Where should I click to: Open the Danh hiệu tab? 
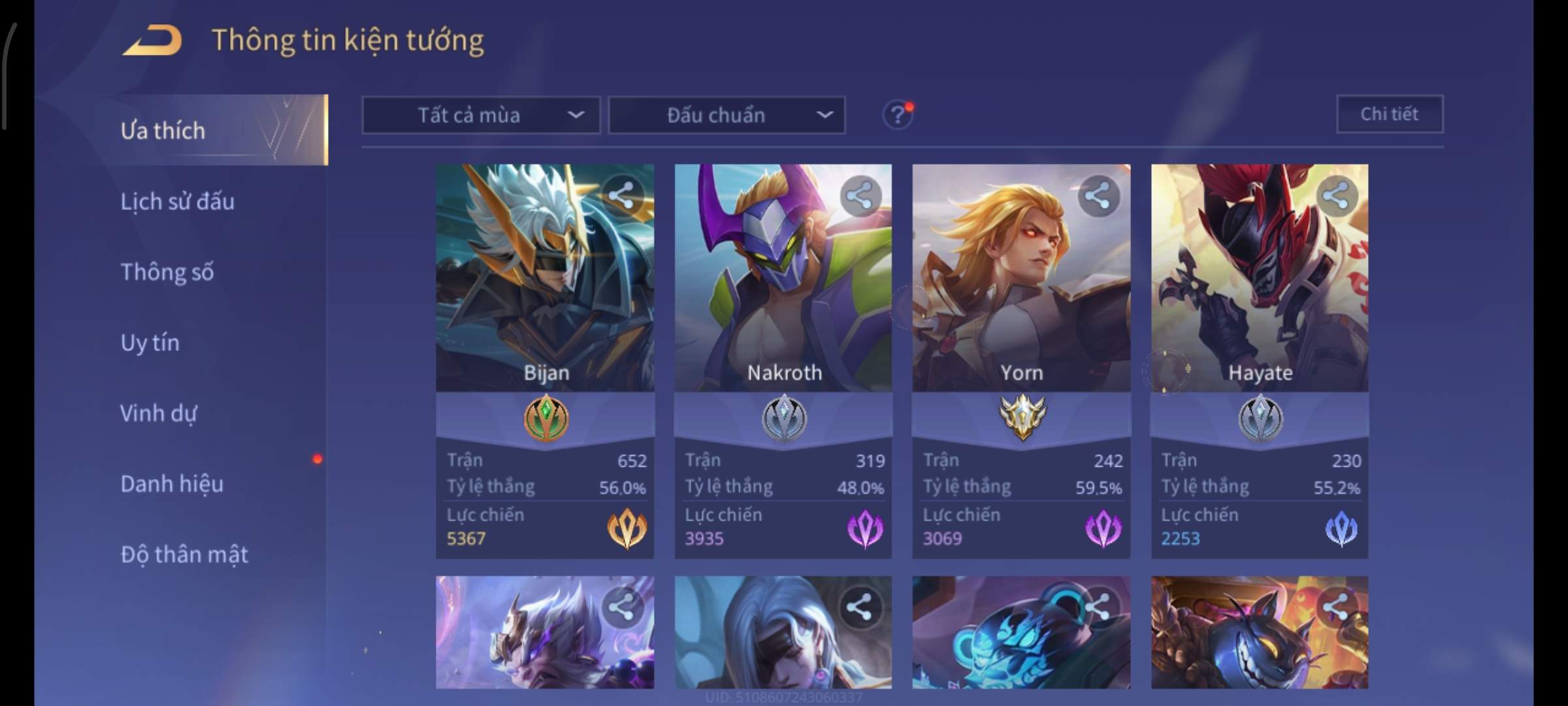pyautogui.click(x=172, y=484)
